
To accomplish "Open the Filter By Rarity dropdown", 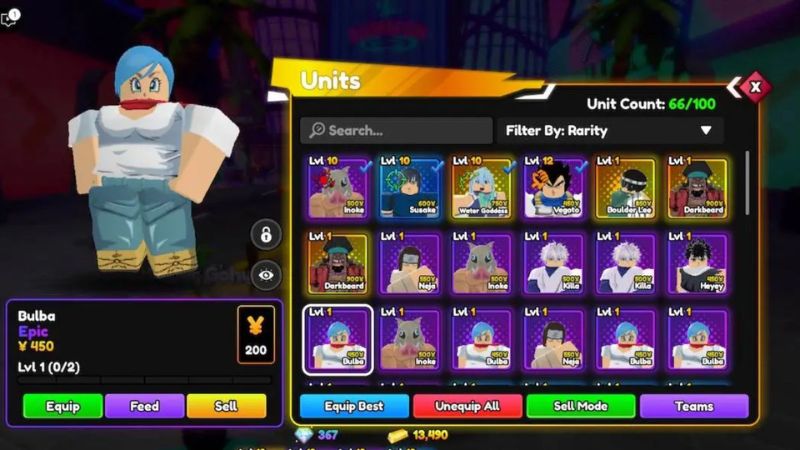I will [610, 130].
